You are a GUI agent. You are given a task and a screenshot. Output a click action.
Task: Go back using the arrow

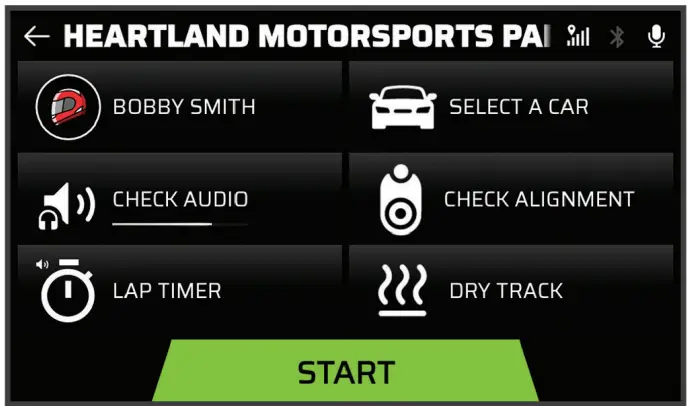pos(37,37)
